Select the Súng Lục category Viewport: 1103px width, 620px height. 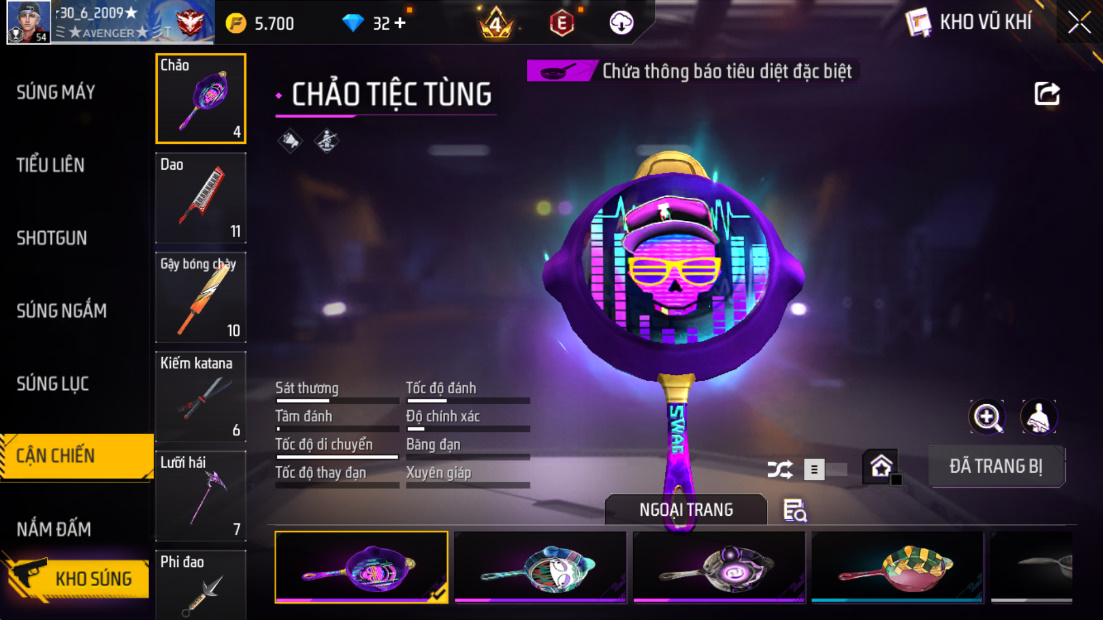53,384
